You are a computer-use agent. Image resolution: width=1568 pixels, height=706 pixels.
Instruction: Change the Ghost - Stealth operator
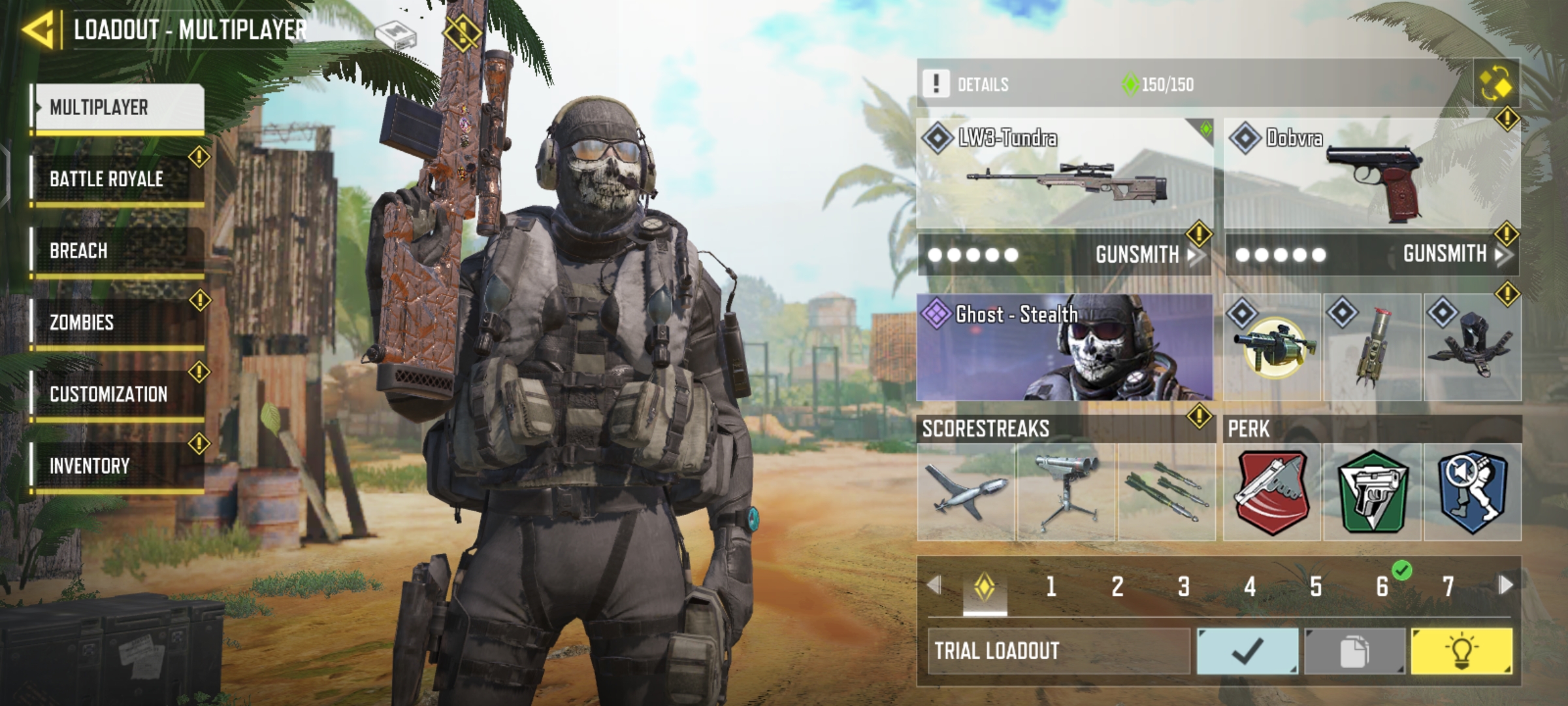[1065, 347]
